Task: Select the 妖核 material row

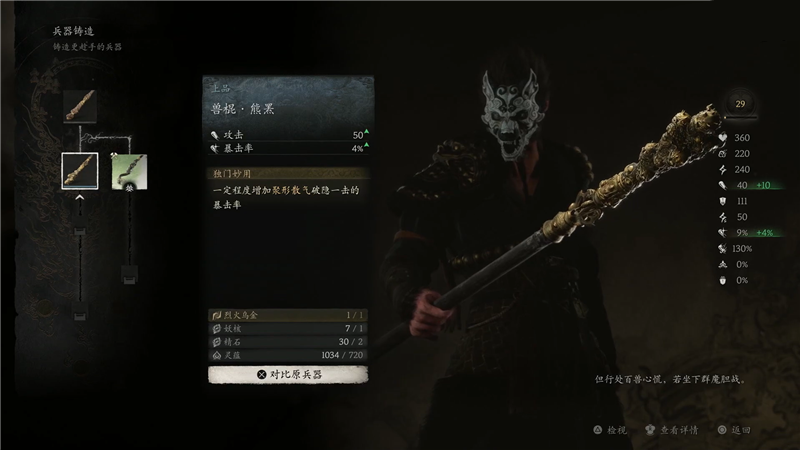Action: point(288,328)
